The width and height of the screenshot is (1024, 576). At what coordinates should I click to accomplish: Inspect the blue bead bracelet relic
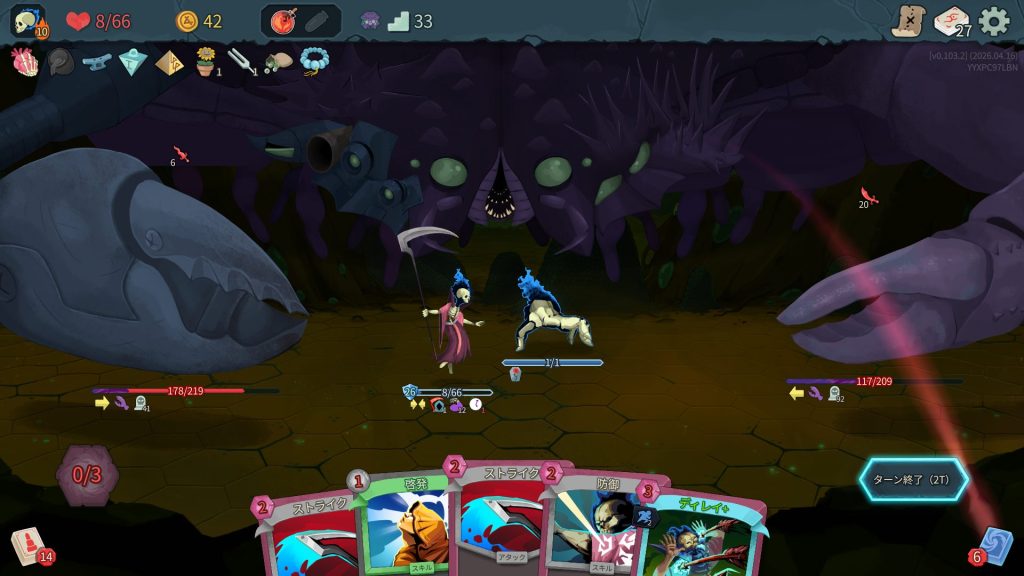(314, 62)
